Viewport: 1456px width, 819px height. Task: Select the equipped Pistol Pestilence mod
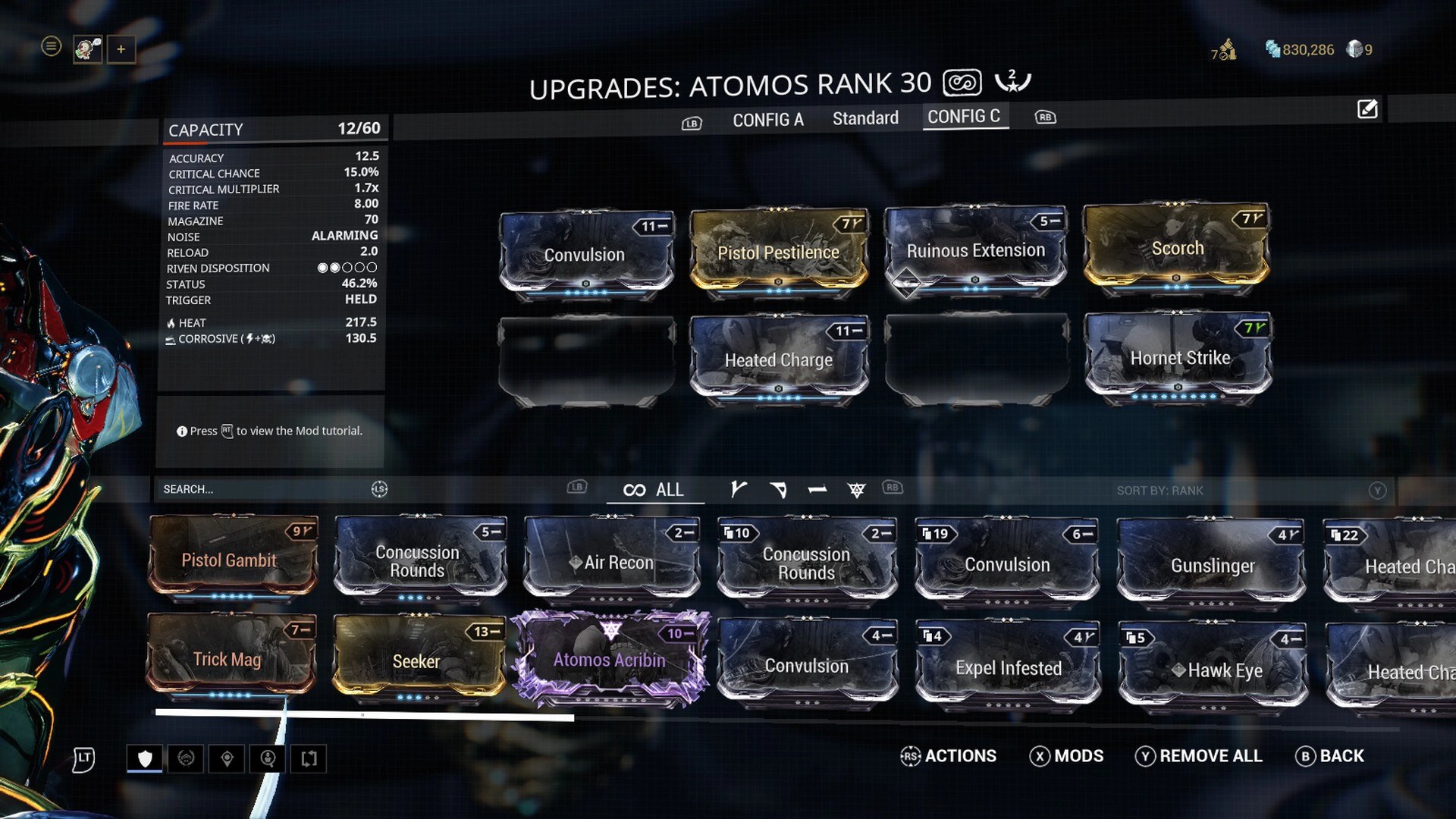[778, 251]
